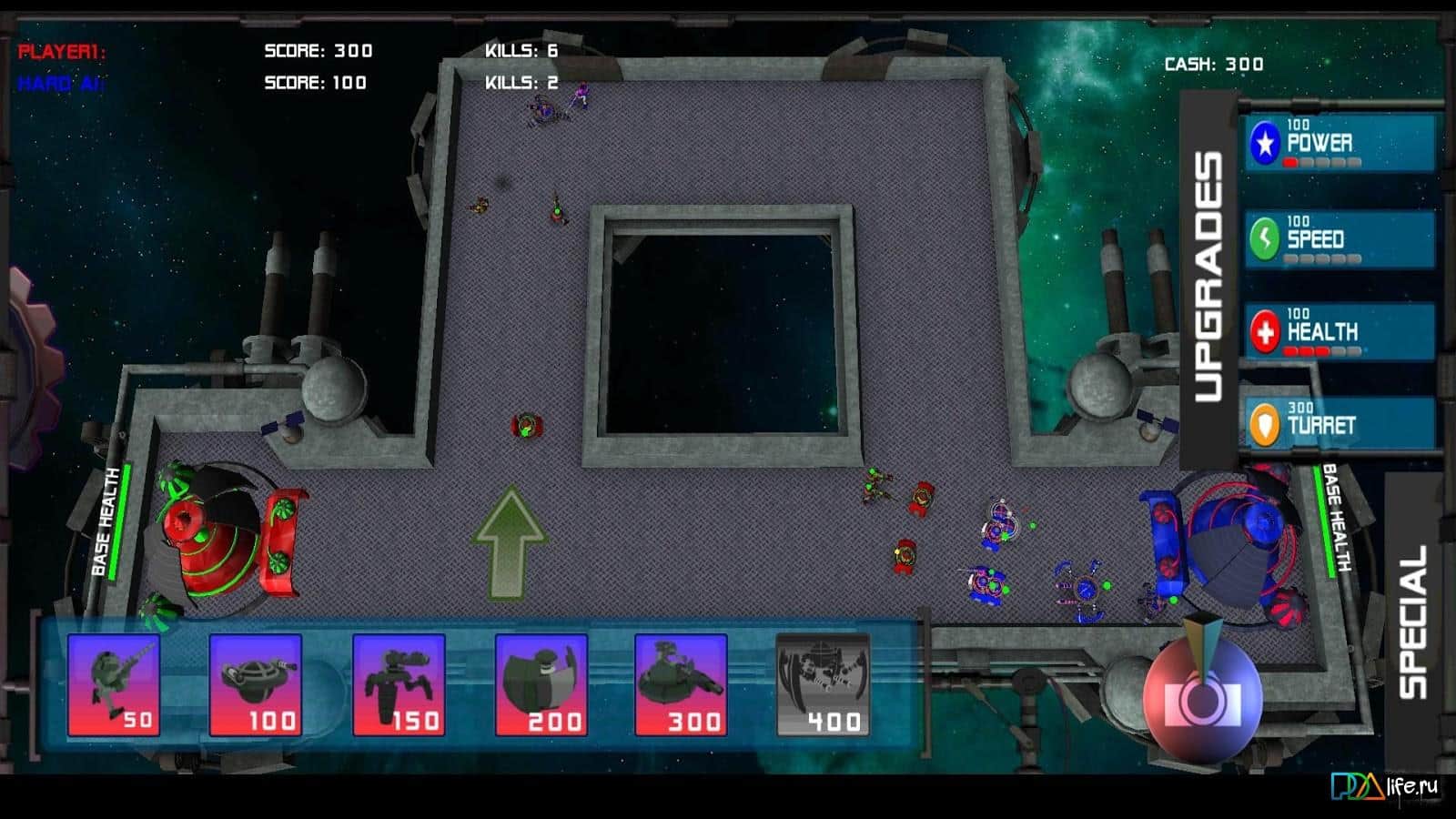The width and height of the screenshot is (1456, 819).
Task: Click the blue Power star icon
Action: point(1264,142)
